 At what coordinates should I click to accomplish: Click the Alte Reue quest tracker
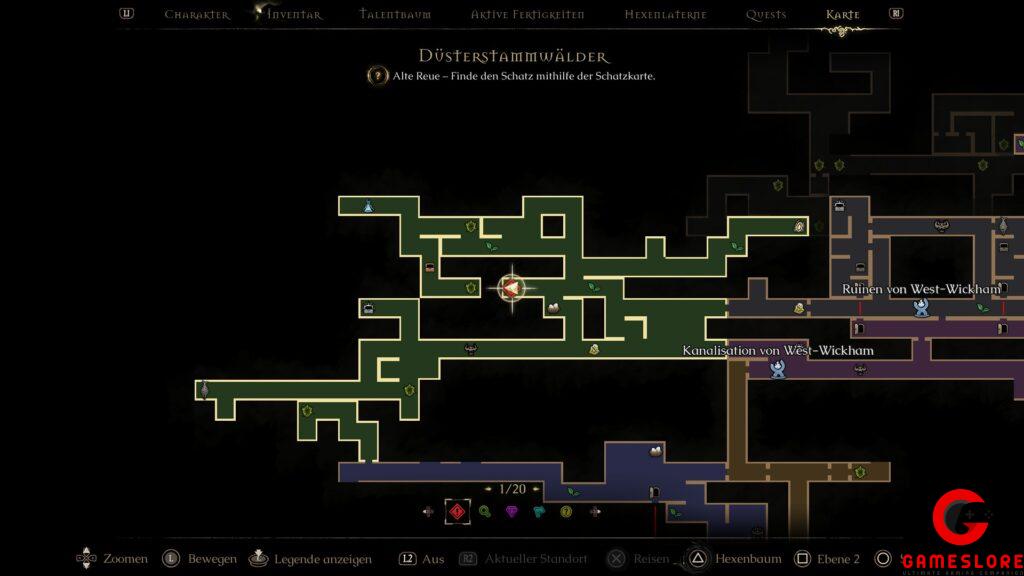coord(511,76)
